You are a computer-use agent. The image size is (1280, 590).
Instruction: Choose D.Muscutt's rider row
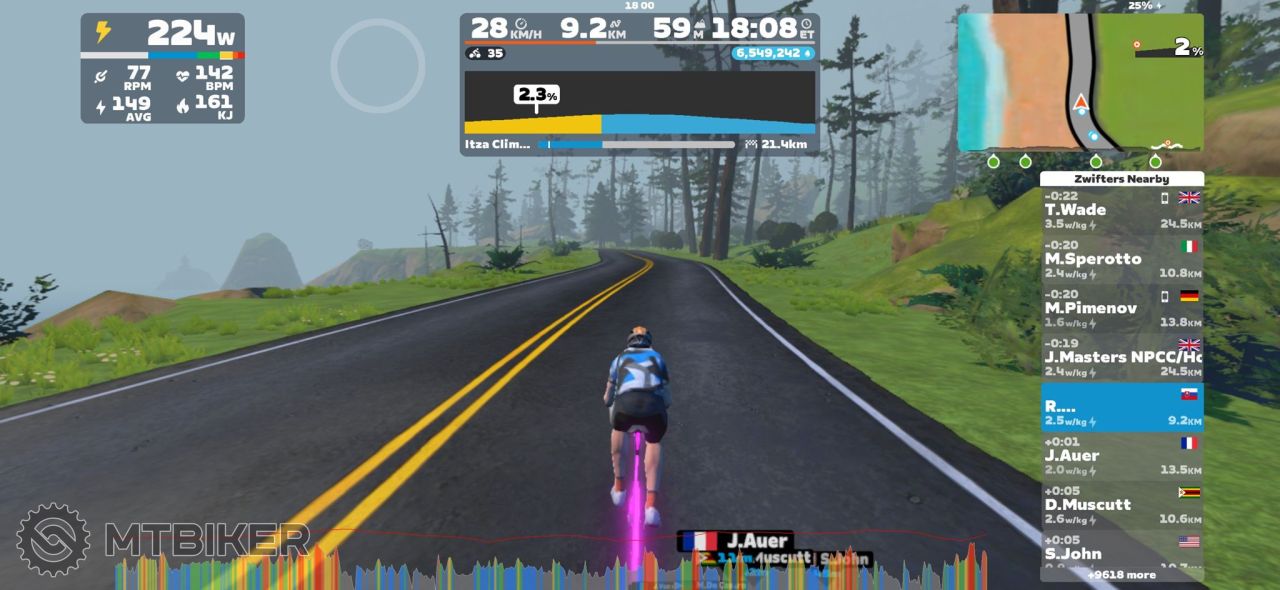pyautogui.click(x=1121, y=505)
